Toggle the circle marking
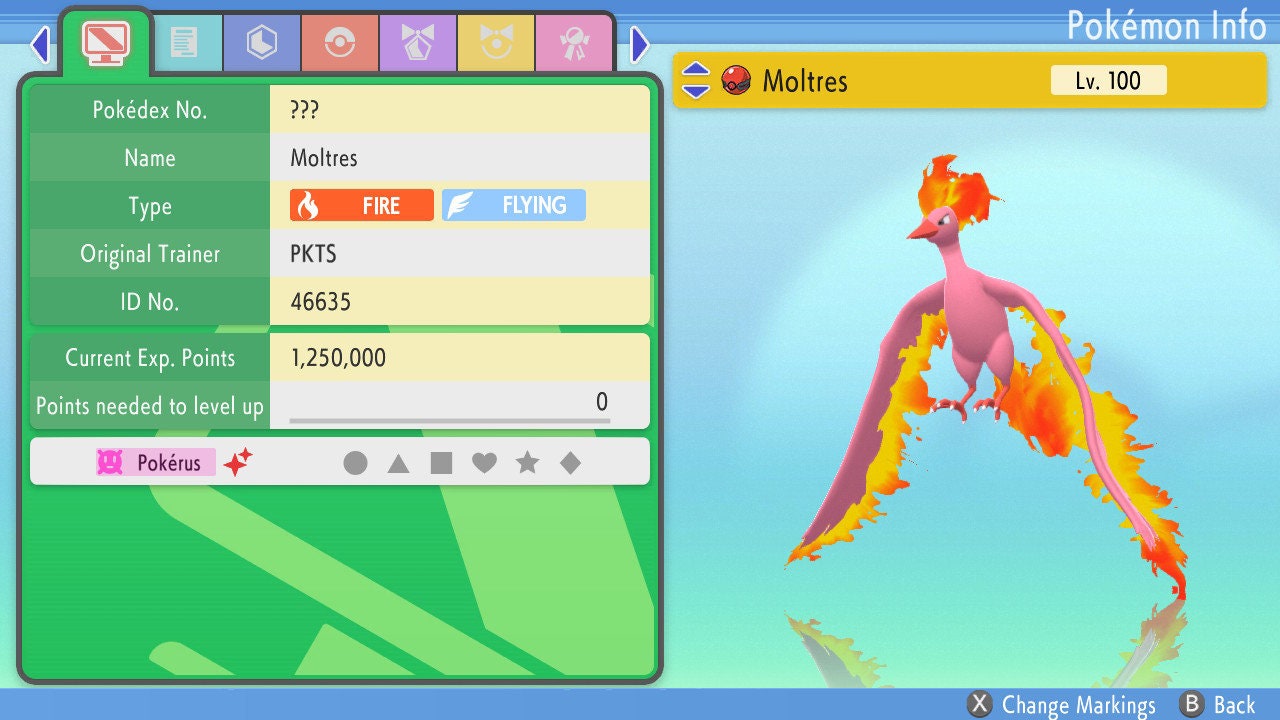This screenshot has height=720, width=1280. click(x=355, y=463)
